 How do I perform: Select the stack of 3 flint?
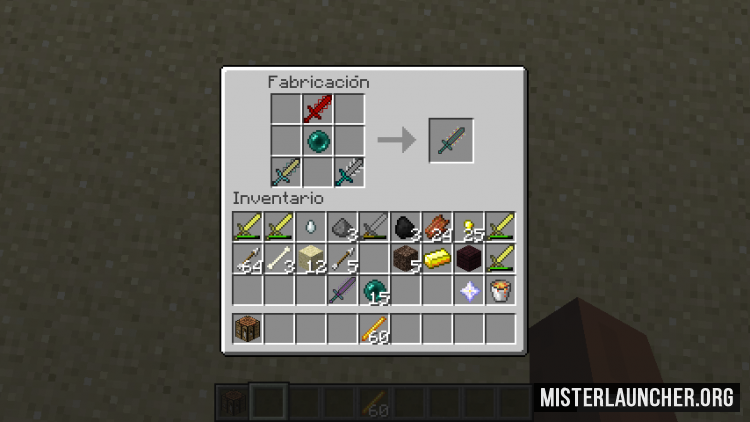click(x=342, y=228)
